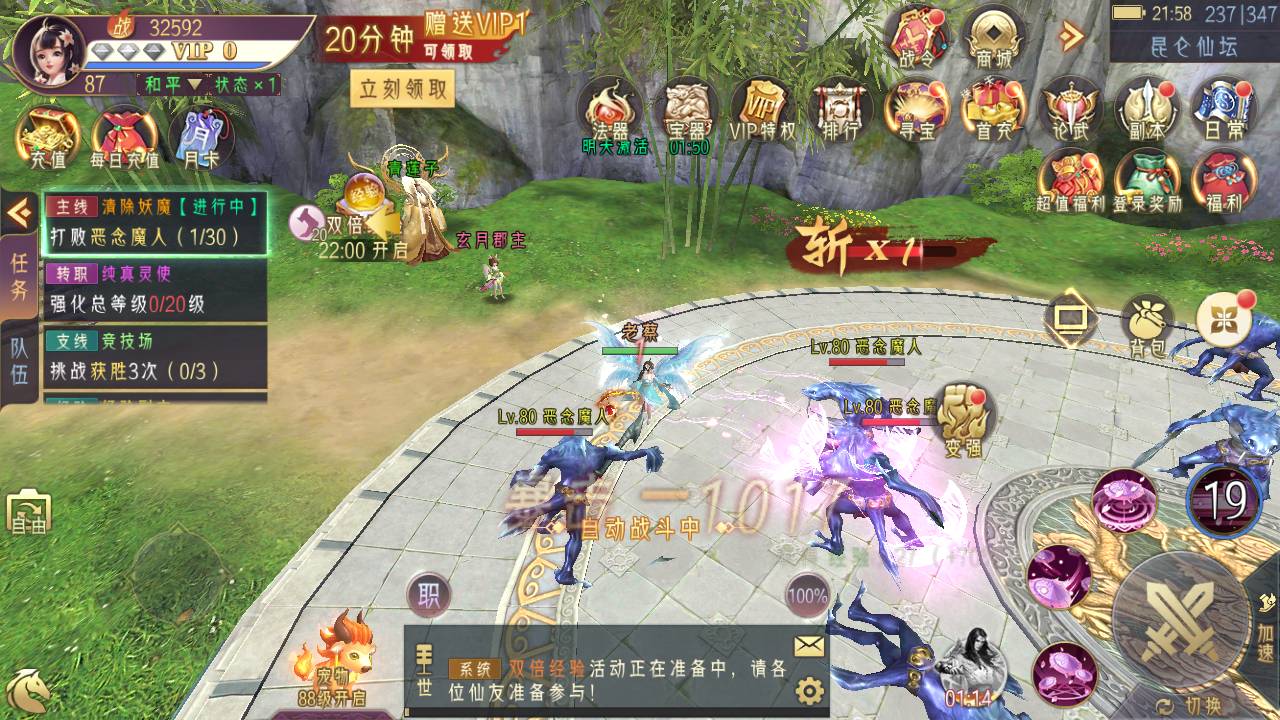Open the 副本 dungeon icon

click(x=1146, y=110)
